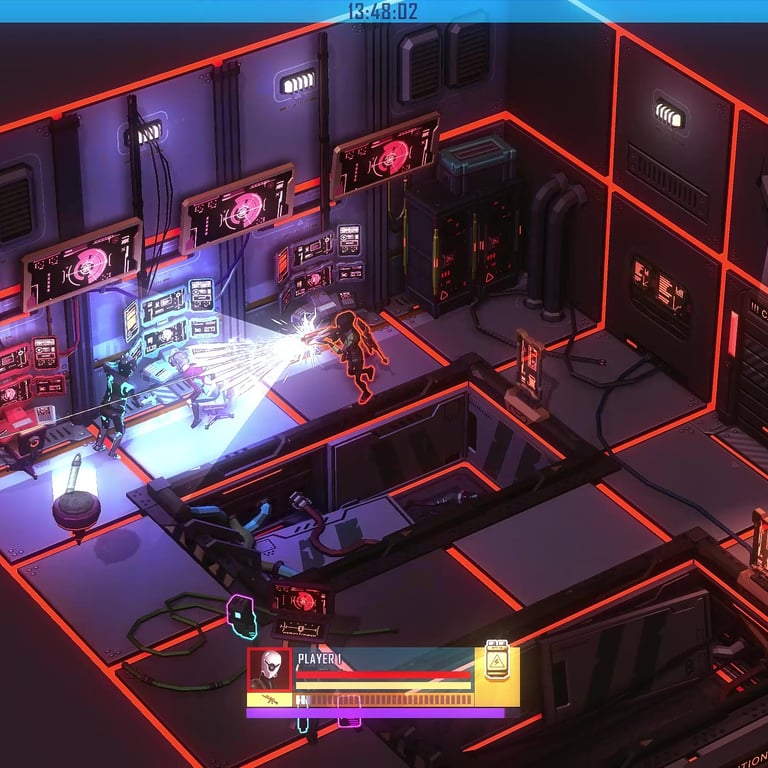Click the Player 1 character portrait

[x=269, y=669]
